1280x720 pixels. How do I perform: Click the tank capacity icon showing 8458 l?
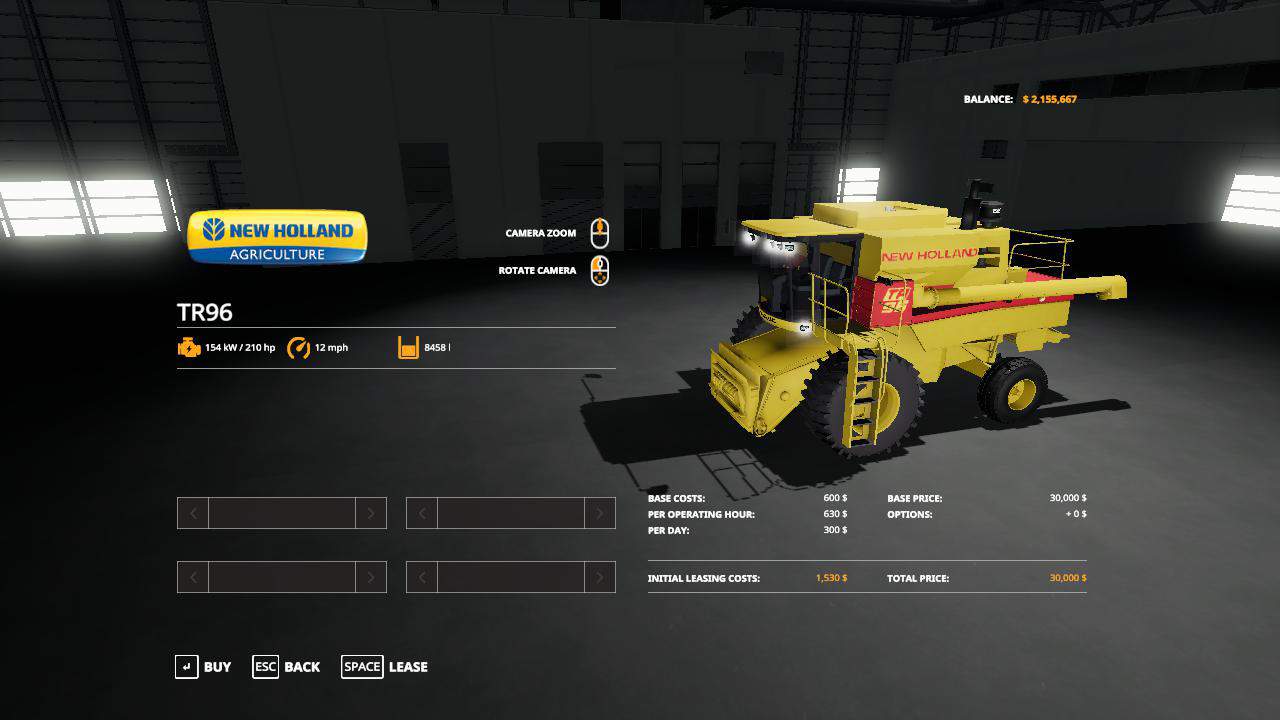(407, 348)
